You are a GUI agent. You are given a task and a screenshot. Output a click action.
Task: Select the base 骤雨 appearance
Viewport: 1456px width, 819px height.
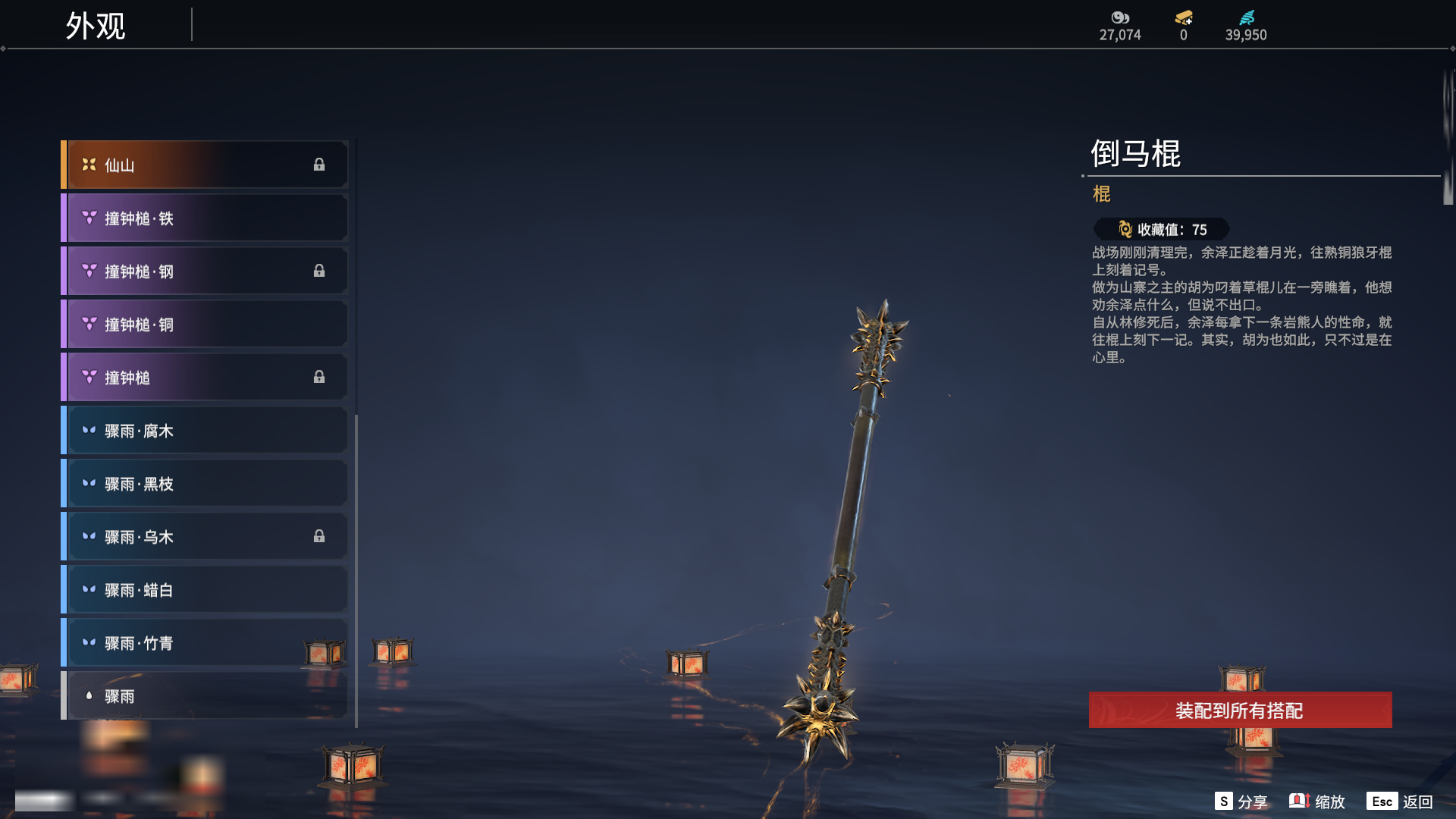click(x=205, y=696)
